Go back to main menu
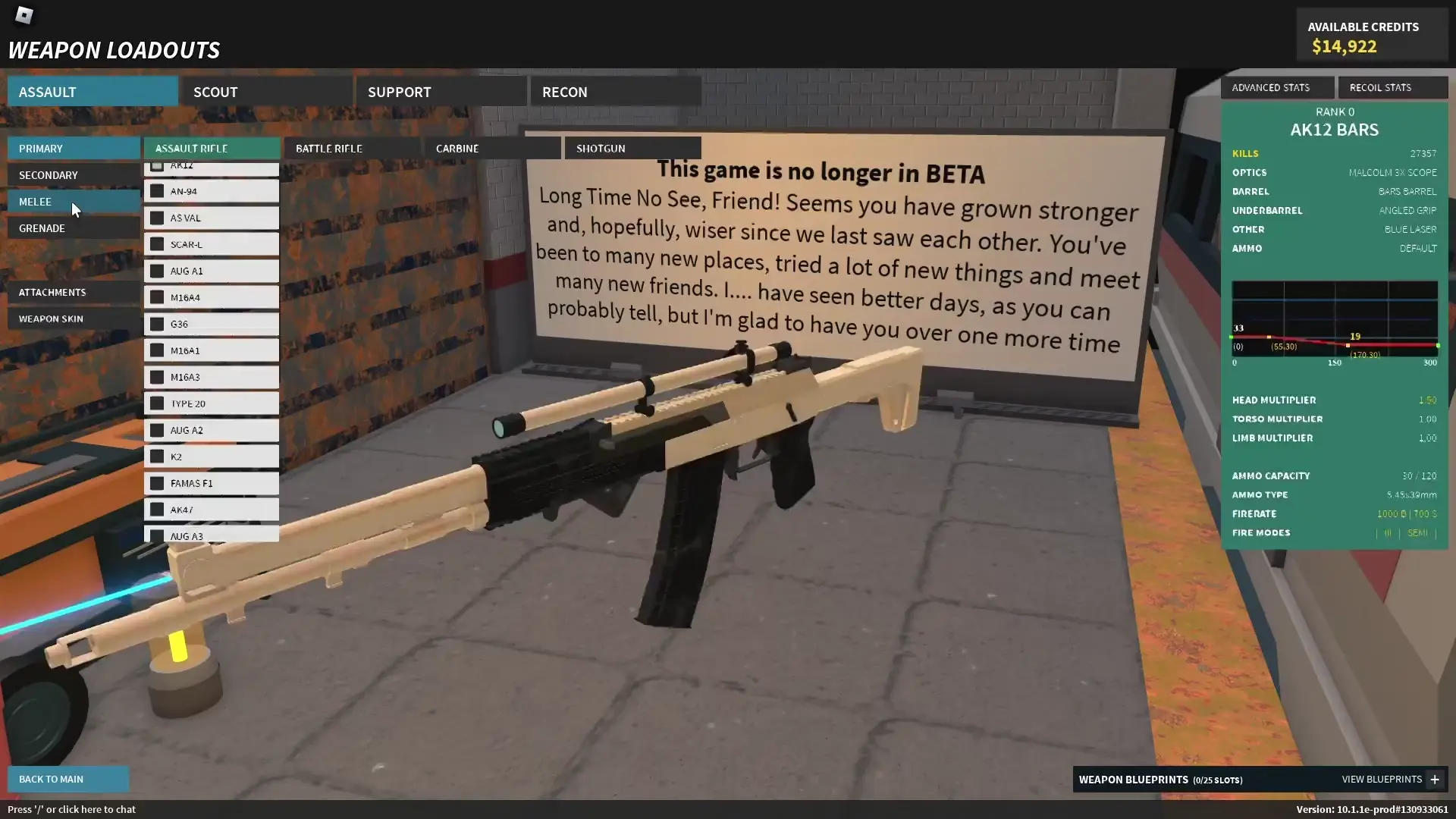Viewport: 1456px width, 819px height. pos(68,779)
